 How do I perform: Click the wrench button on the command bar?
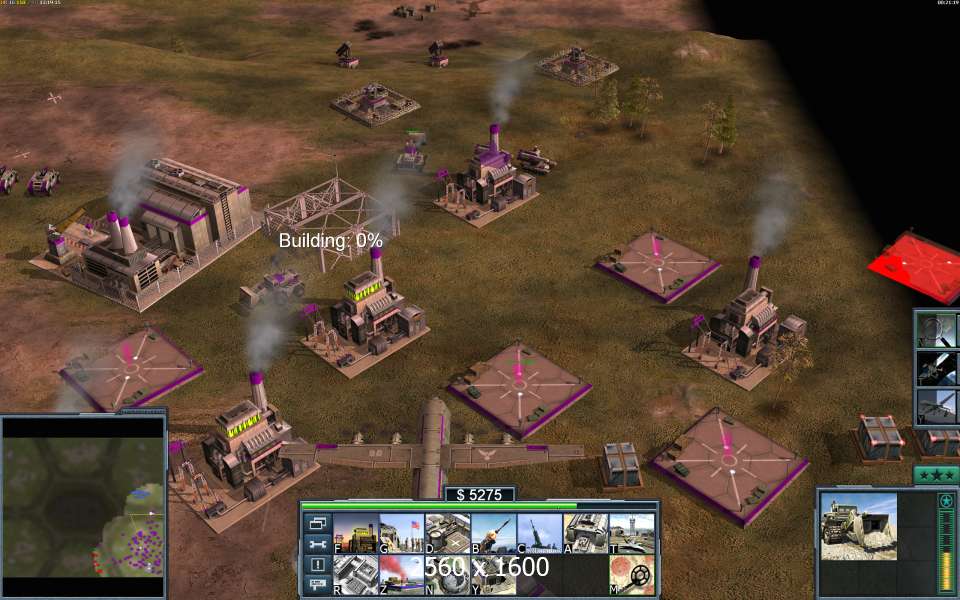[317, 544]
